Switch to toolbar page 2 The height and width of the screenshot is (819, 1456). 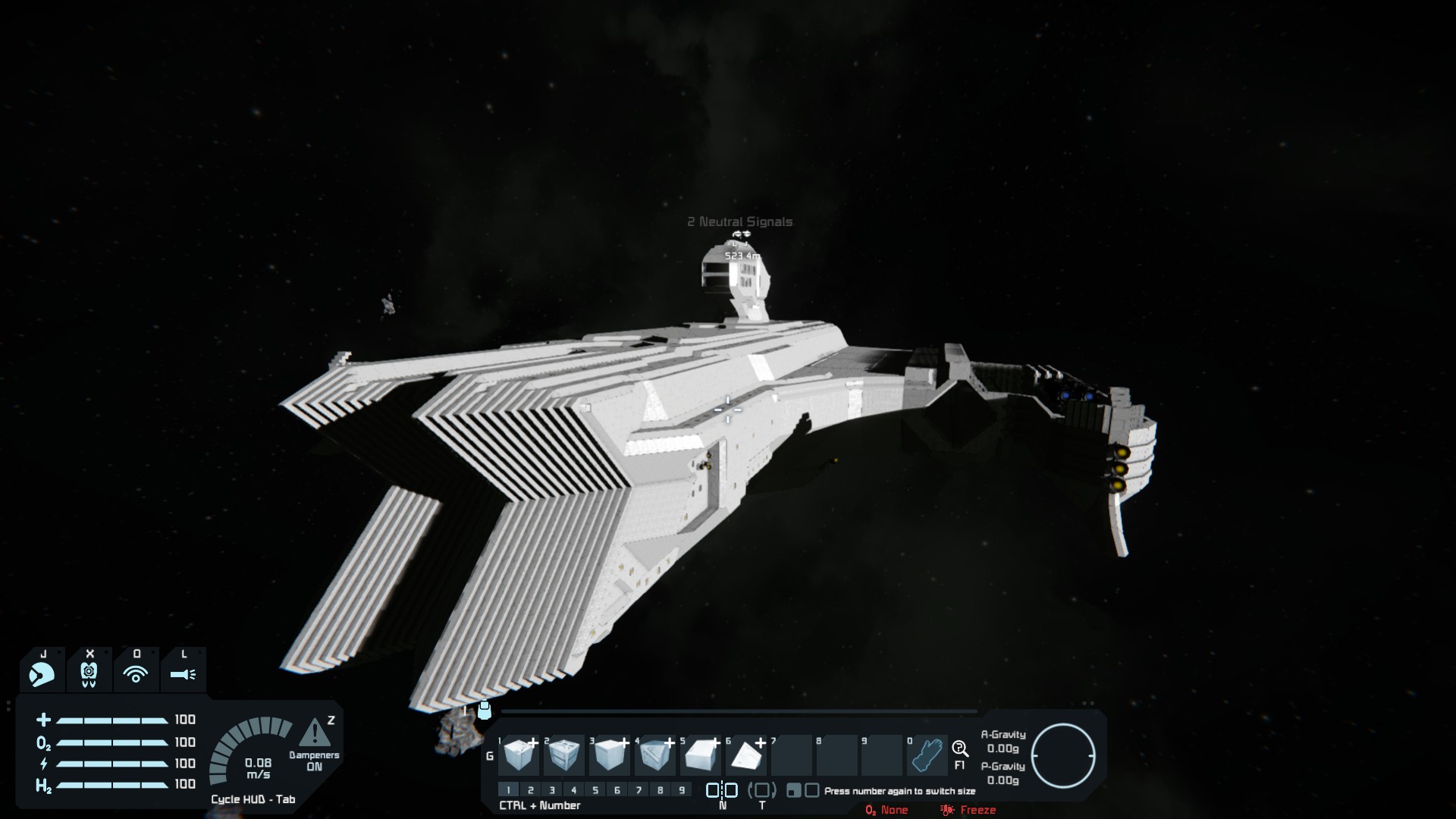[x=531, y=790]
